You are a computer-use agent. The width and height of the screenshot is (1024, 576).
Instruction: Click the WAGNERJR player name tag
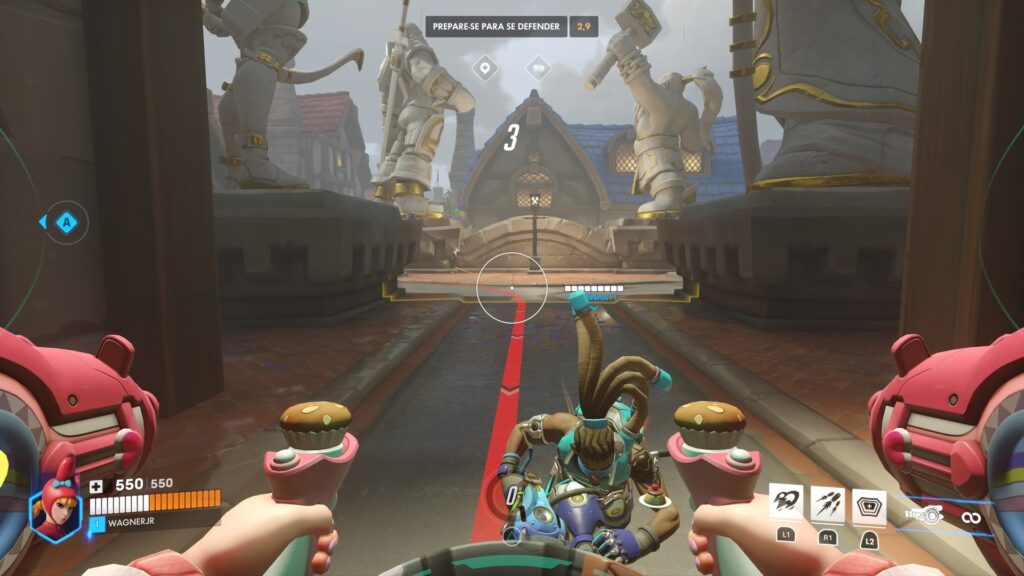(x=132, y=522)
